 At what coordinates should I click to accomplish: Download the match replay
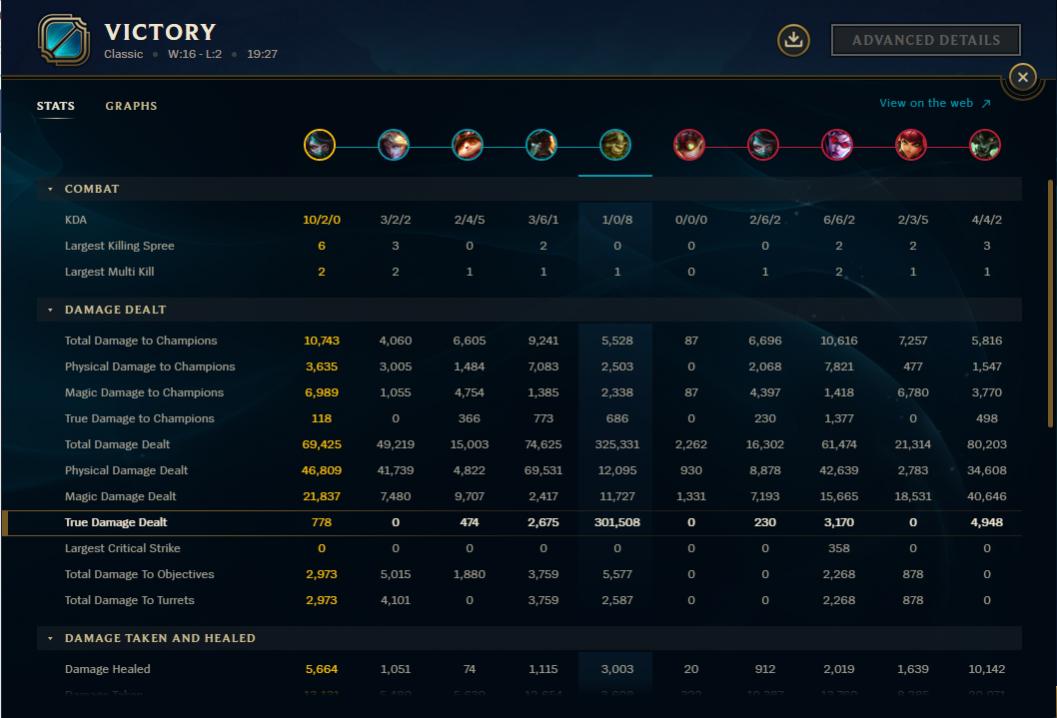click(x=793, y=40)
